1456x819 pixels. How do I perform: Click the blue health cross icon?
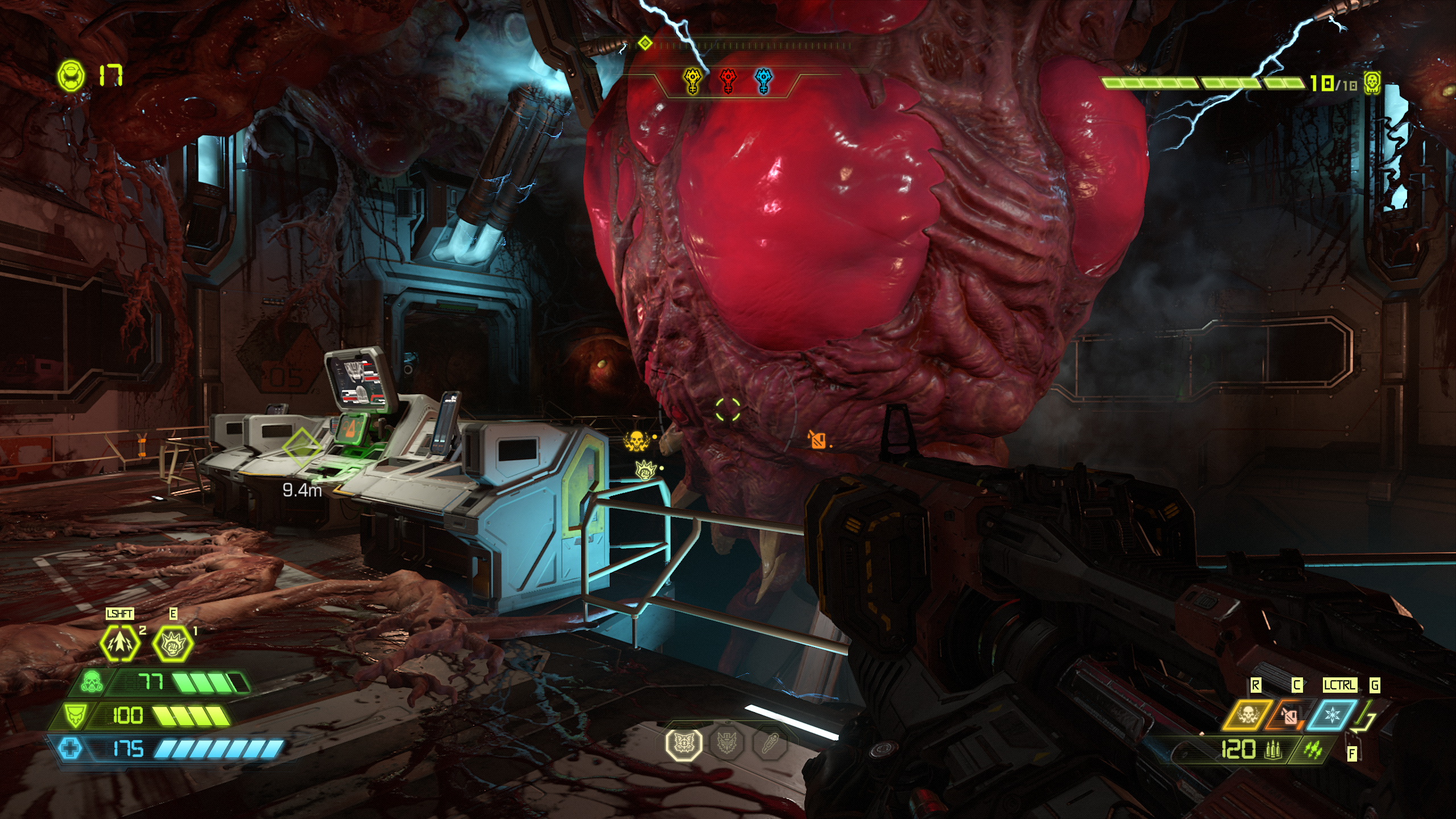pyautogui.click(x=71, y=748)
